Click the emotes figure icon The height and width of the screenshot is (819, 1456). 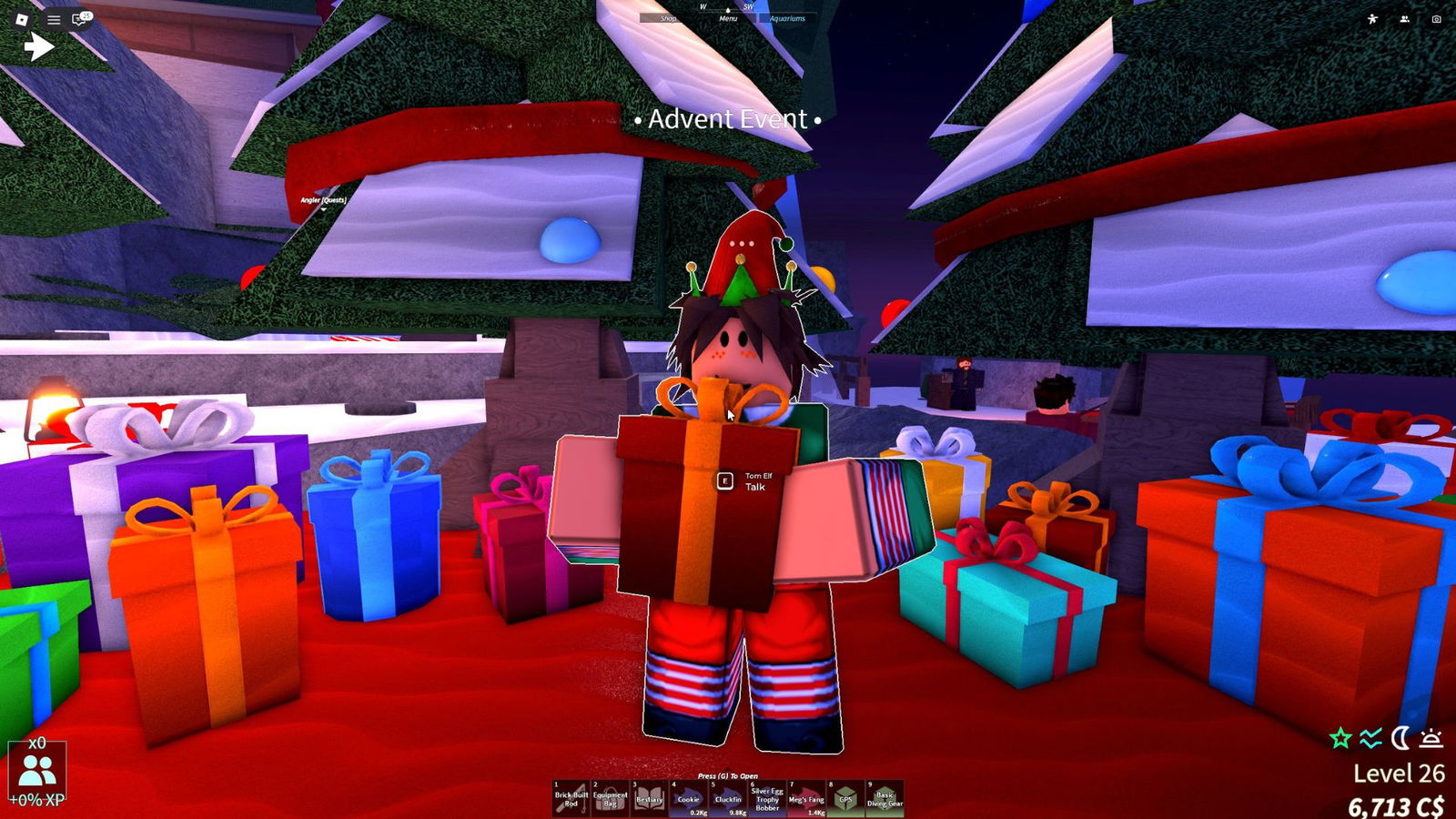(1372, 18)
